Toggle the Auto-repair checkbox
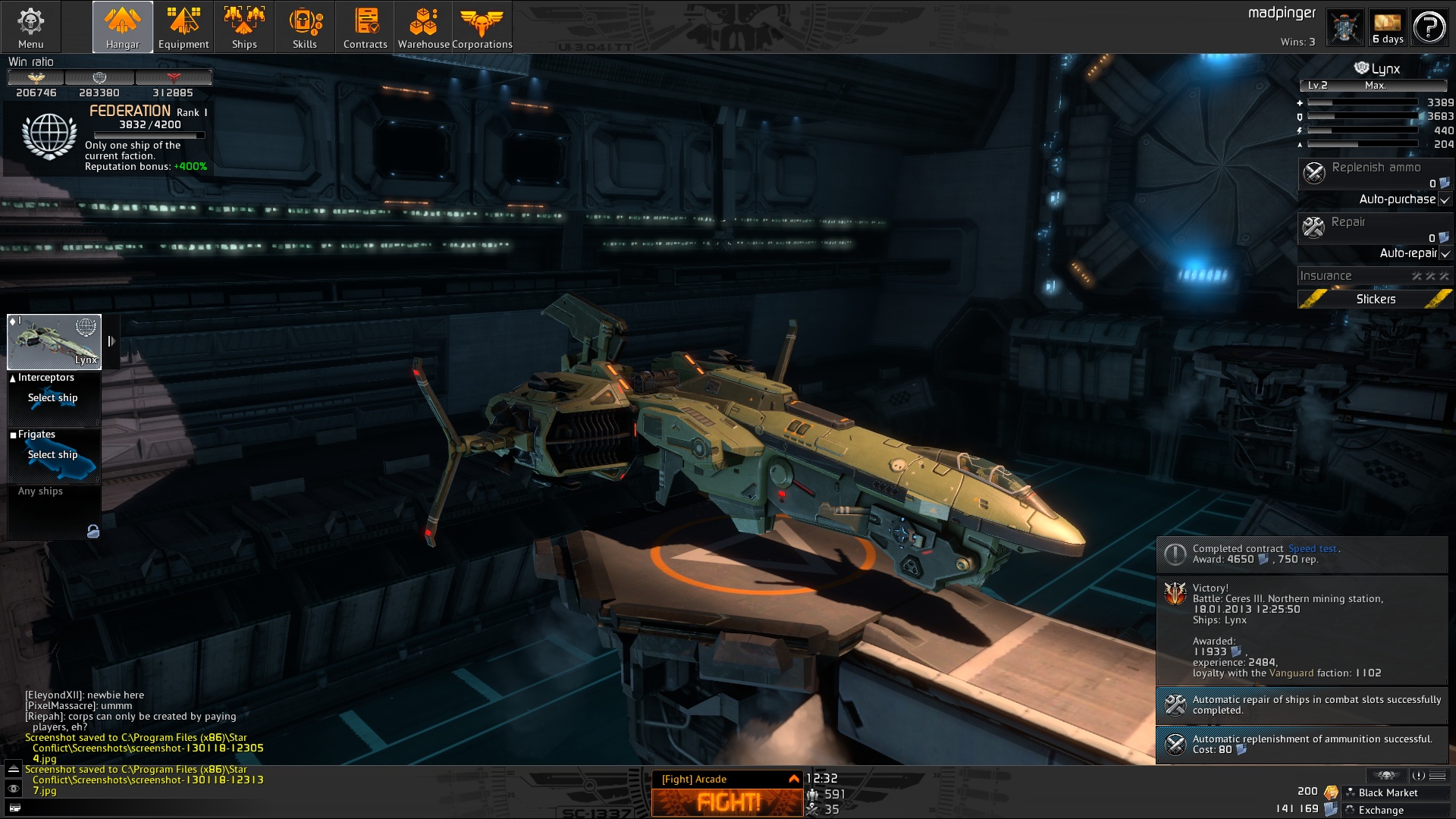Viewport: 1456px width, 819px height. 1445,253
